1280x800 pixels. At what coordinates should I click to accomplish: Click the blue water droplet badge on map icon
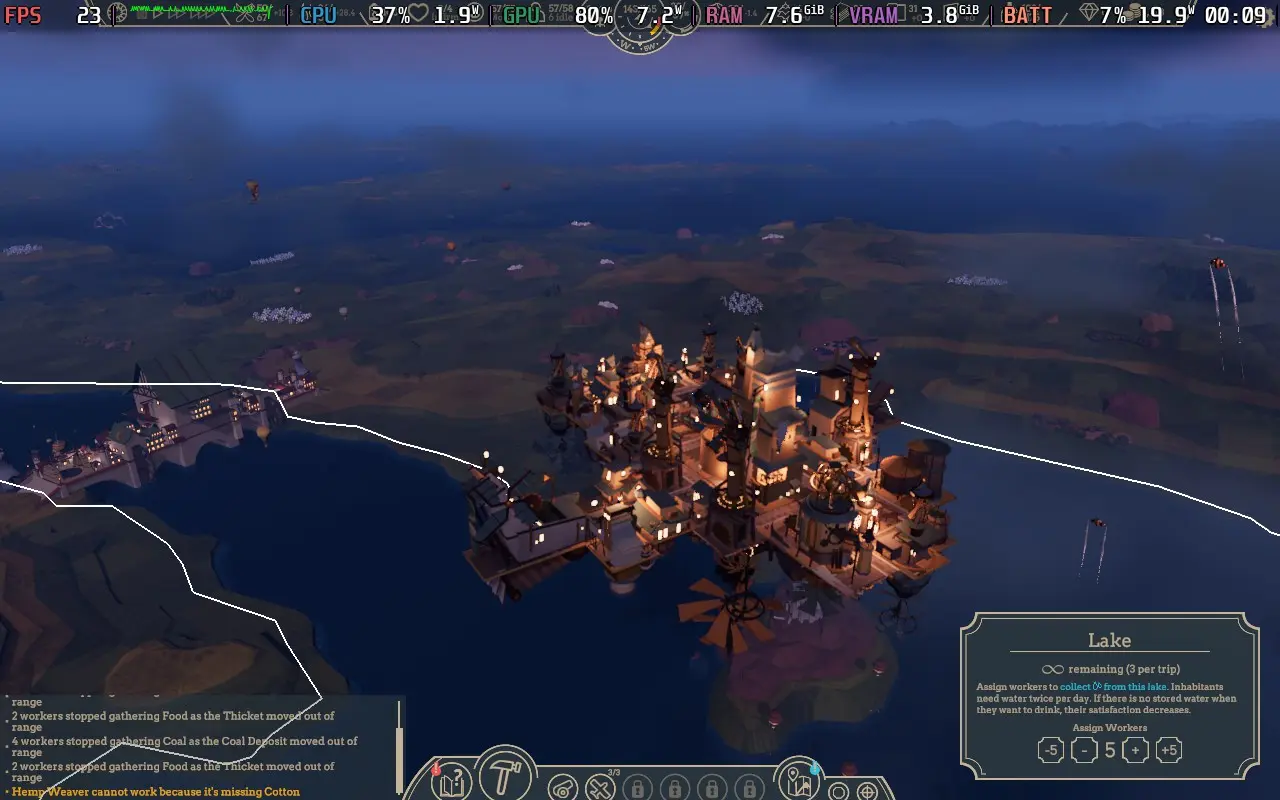click(813, 770)
